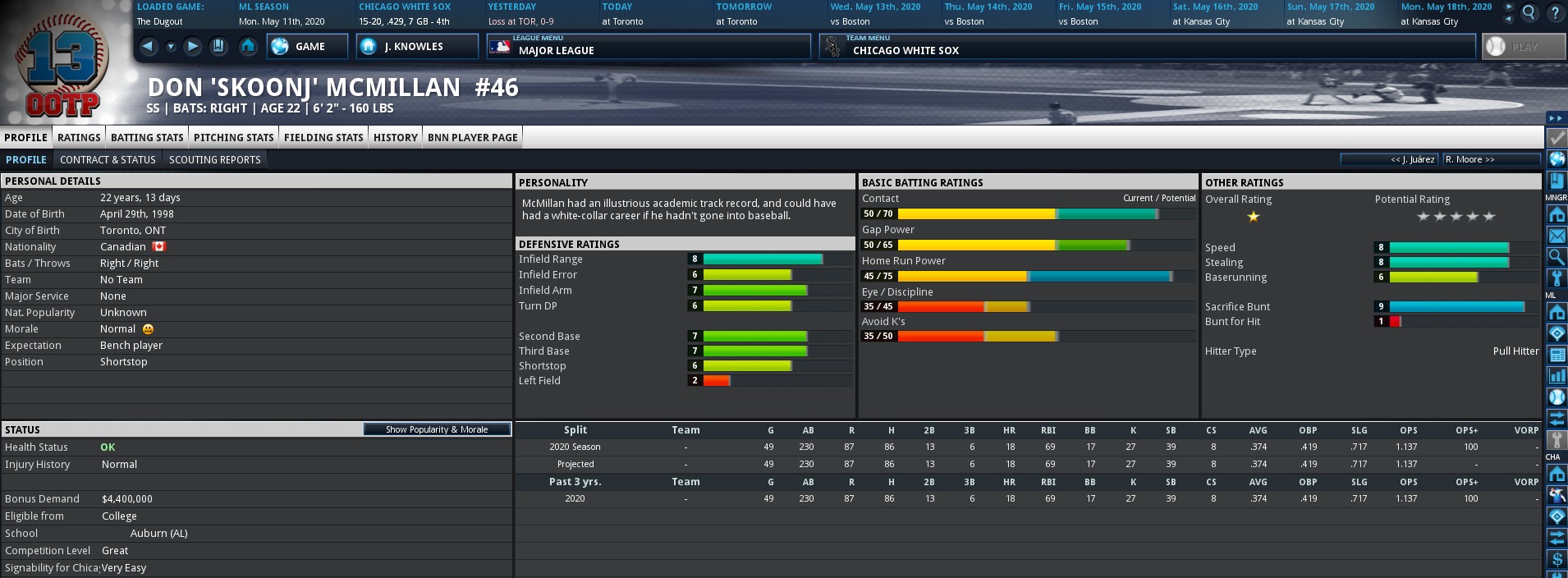The height and width of the screenshot is (578, 1568).
Task: Go to next player R. Moore
Action: pos(1469,159)
